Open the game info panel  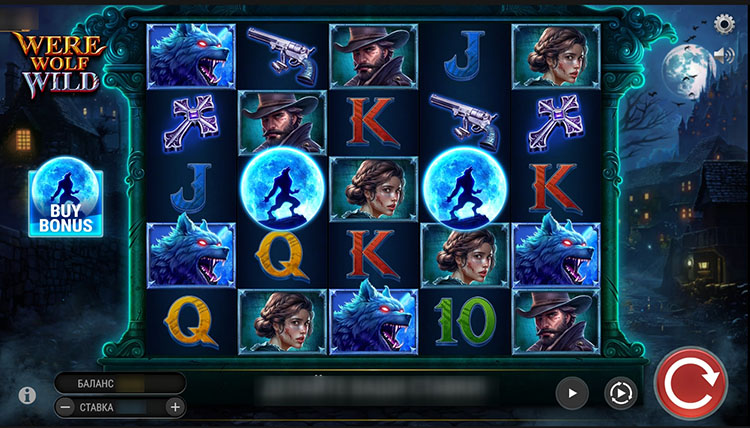coord(28,395)
